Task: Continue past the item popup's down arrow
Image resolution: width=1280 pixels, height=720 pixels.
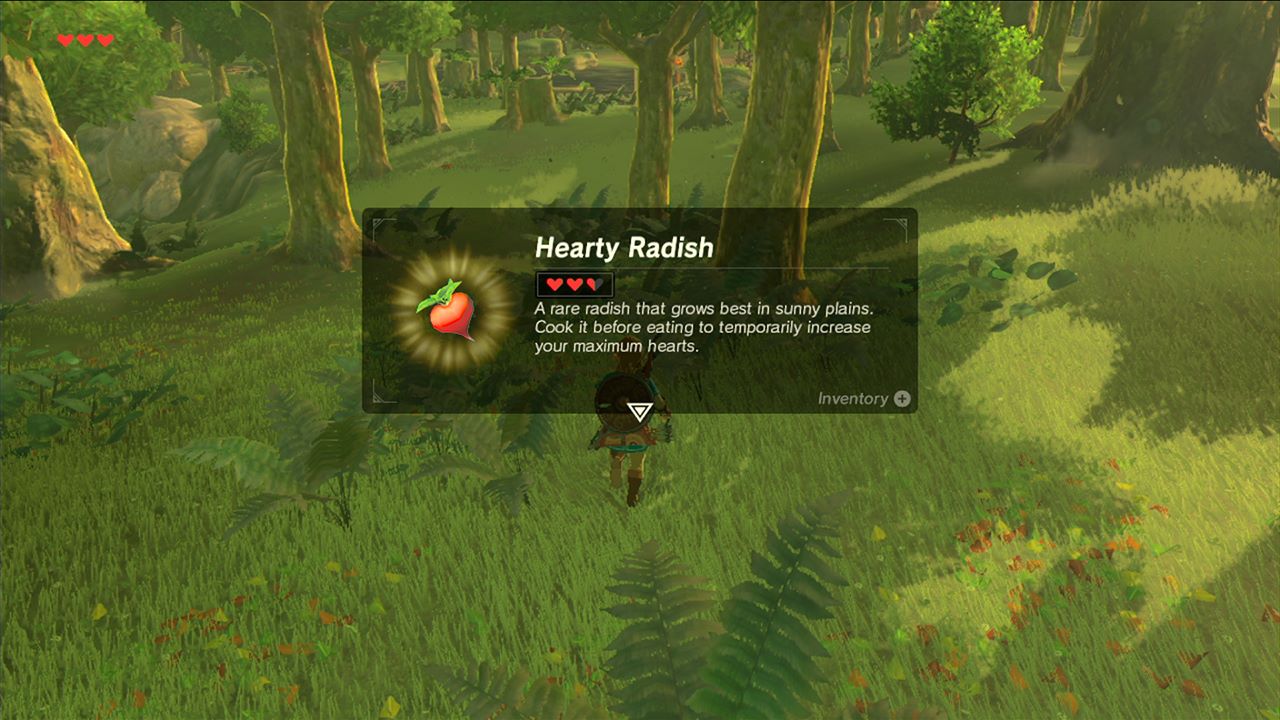Action: (x=640, y=411)
